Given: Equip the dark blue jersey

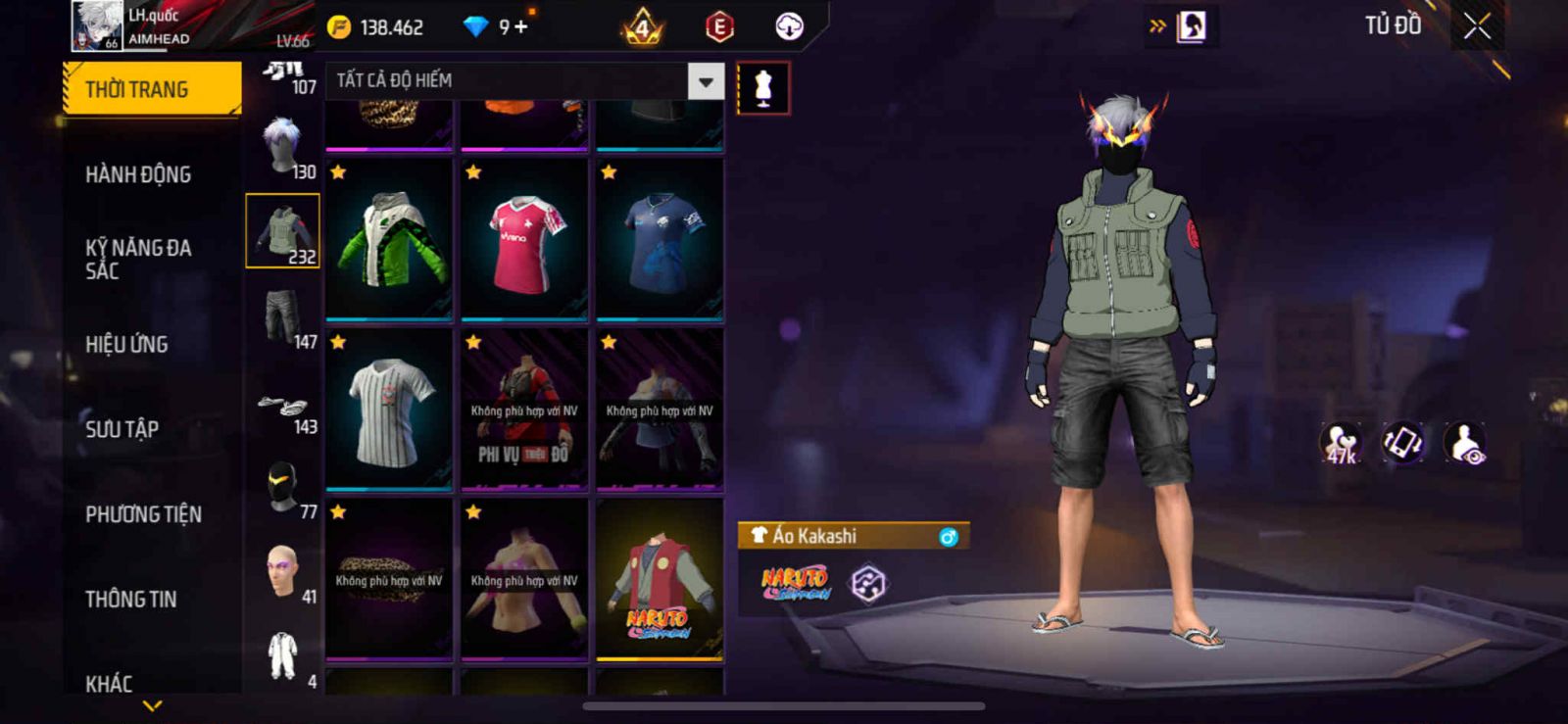Looking at the screenshot, I should tap(660, 239).
